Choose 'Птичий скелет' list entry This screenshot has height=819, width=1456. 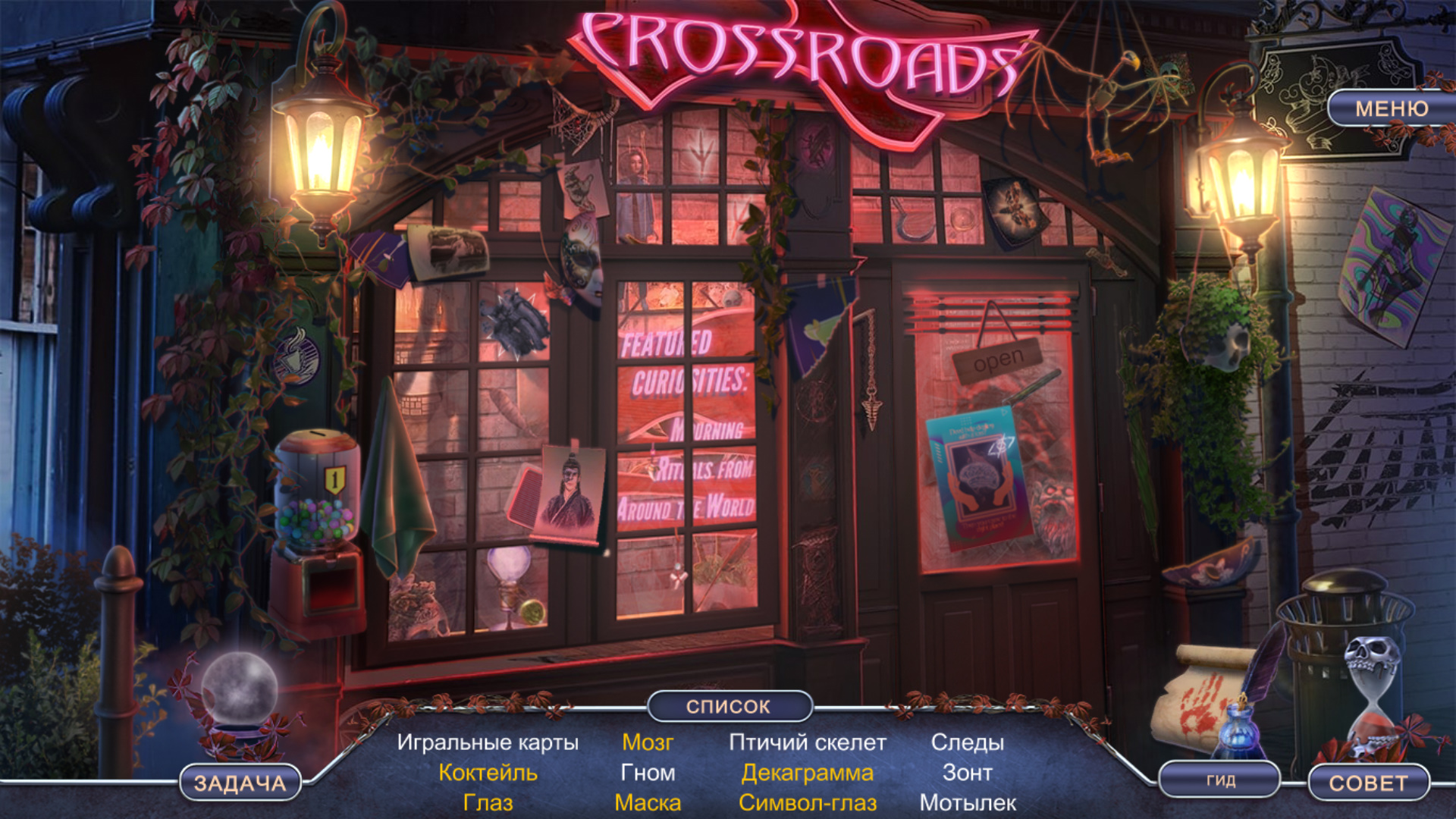[808, 742]
